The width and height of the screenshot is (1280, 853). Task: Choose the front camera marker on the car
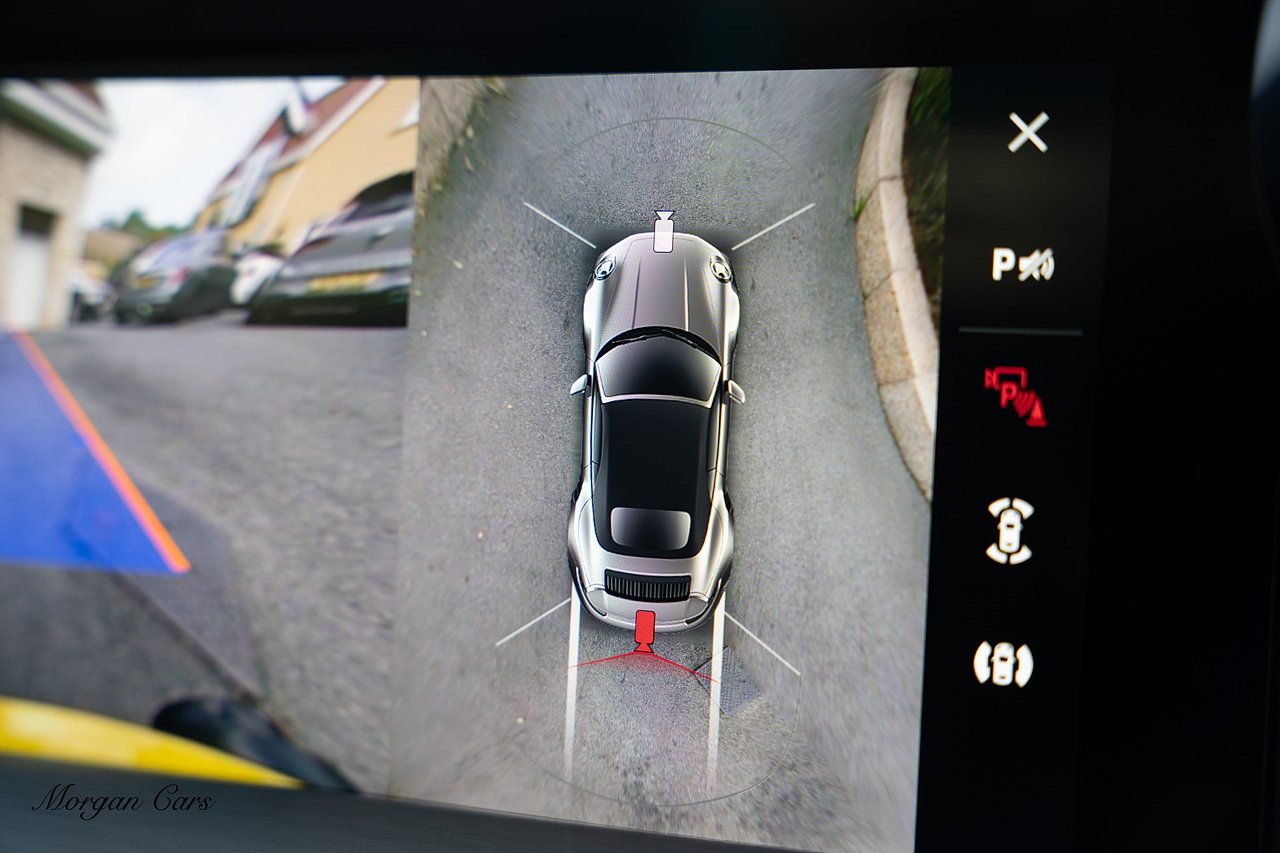(x=664, y=232)
